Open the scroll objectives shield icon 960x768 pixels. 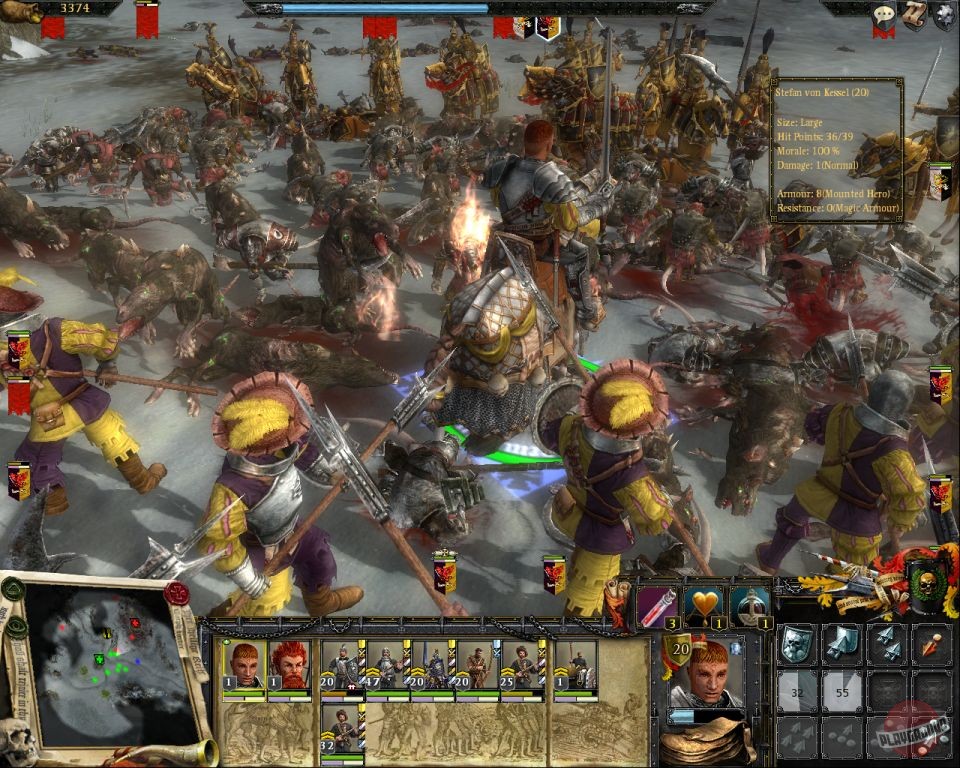click(x=914, y=14)
